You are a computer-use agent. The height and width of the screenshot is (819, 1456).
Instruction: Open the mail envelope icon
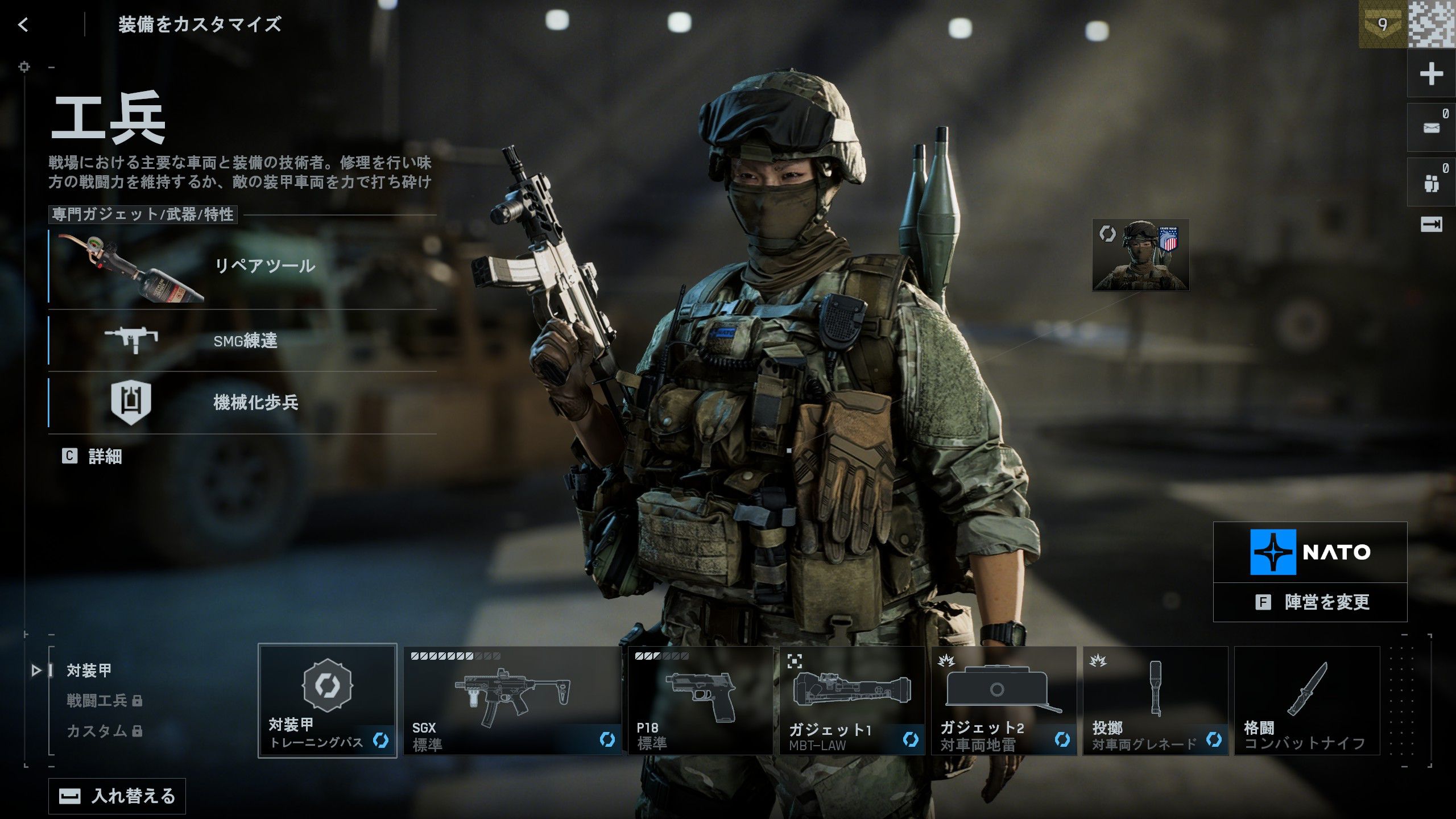pos(1431,127)
